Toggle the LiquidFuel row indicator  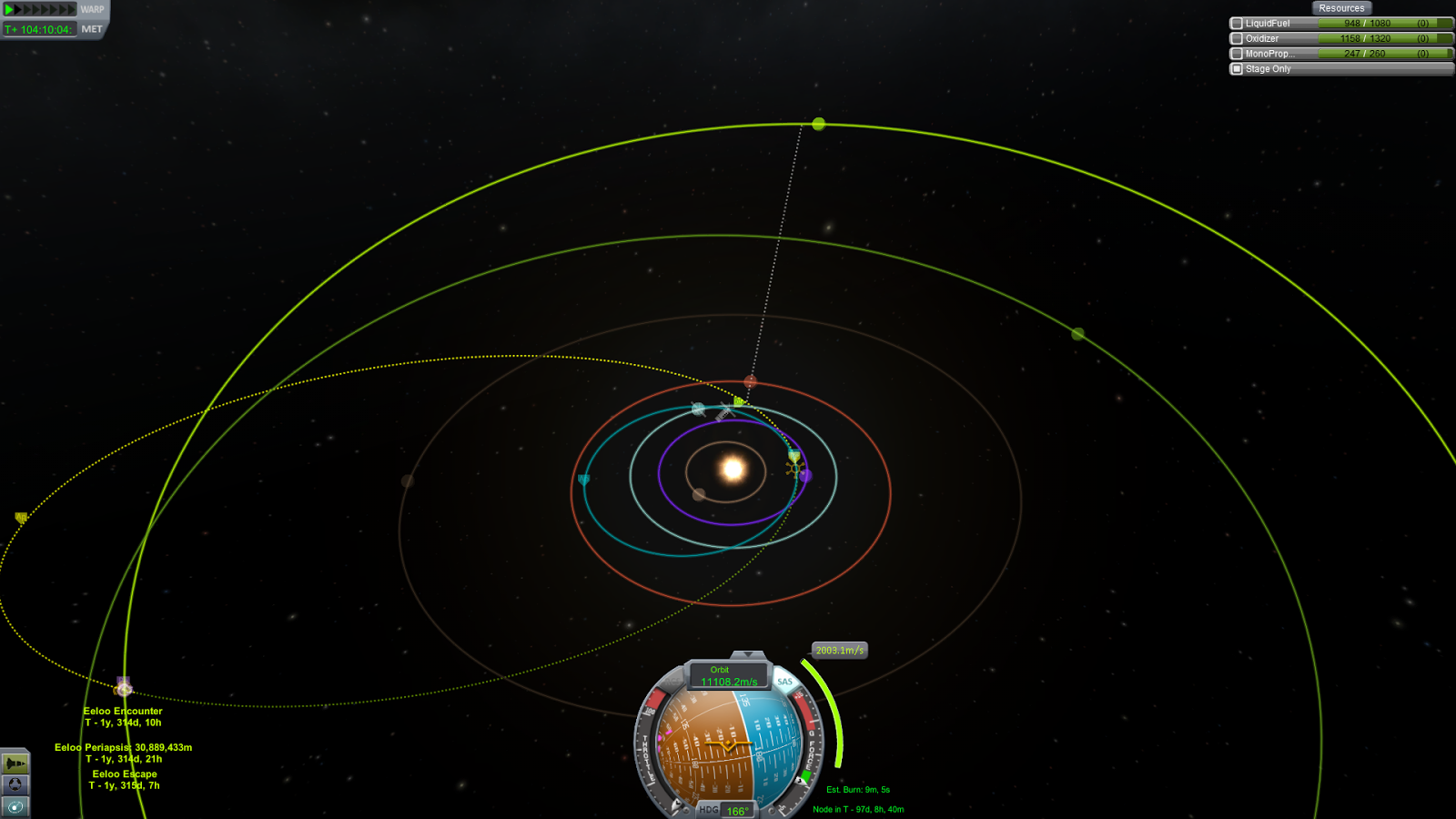click(x=1237, y=24)
